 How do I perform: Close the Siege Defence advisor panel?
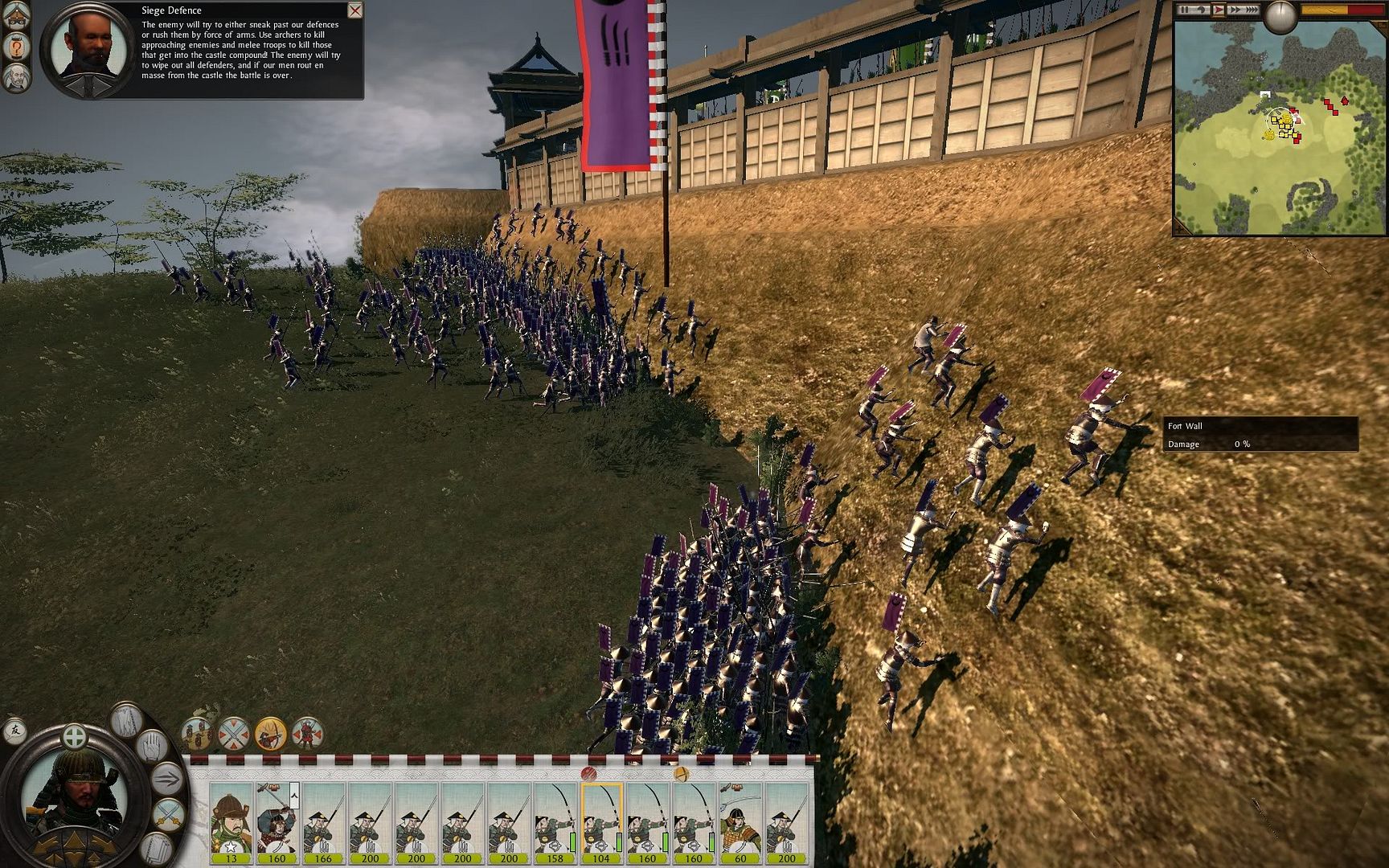[354, 10]
